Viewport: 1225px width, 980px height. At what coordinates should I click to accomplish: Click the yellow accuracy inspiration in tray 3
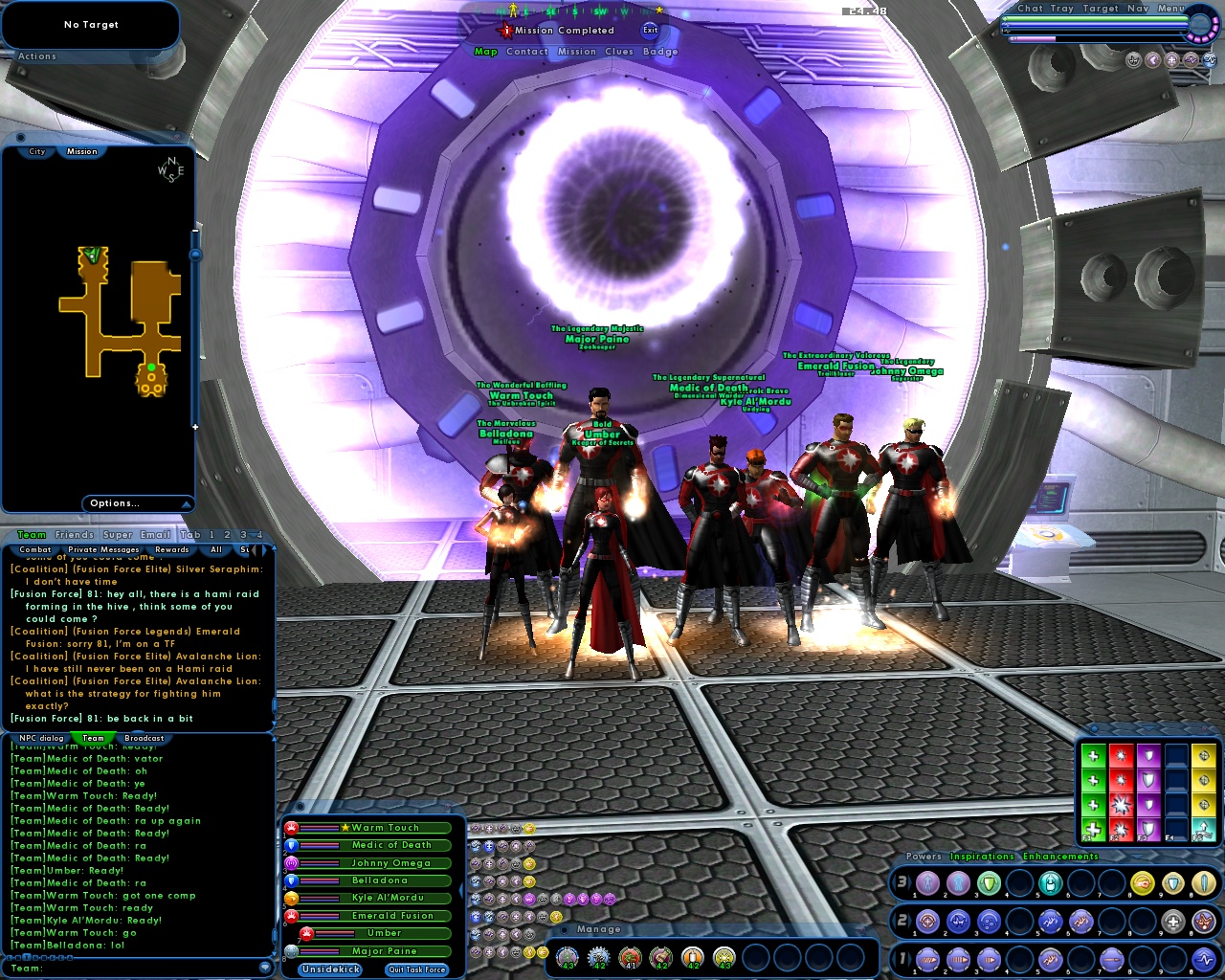point(1141,882)
